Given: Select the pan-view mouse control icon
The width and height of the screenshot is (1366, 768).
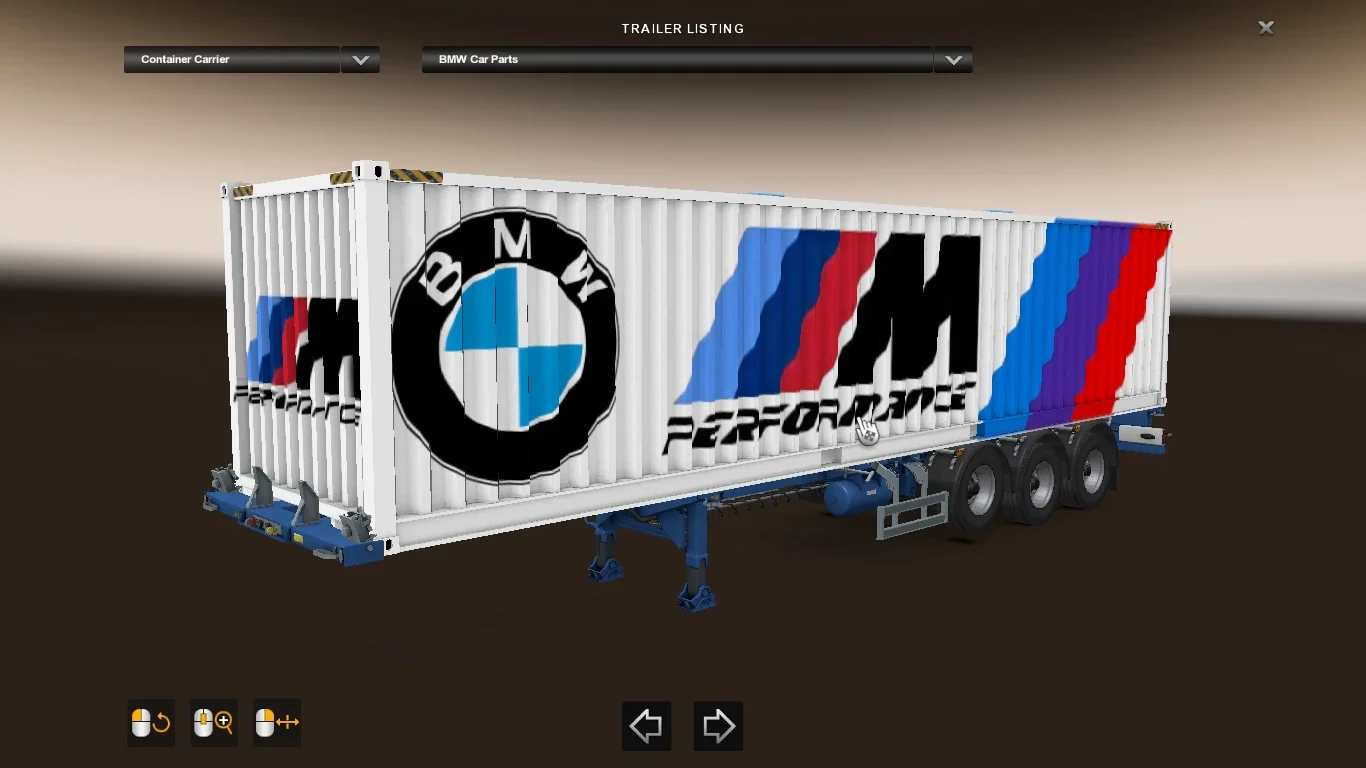Looking at the screenshot, I should 276,723.
